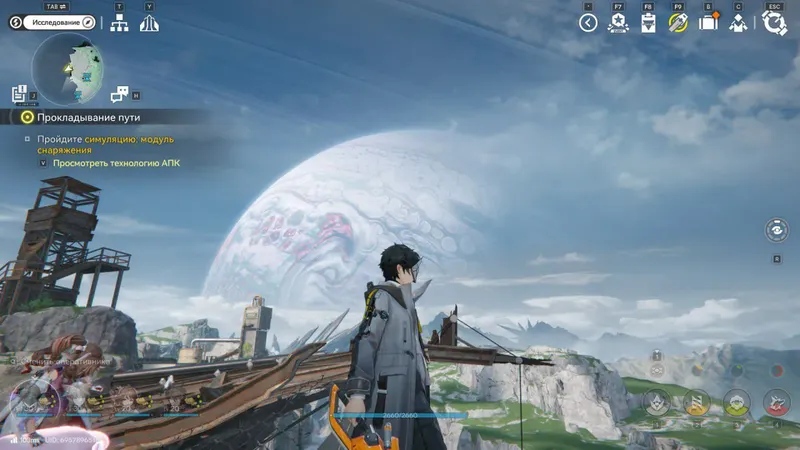Open the mission log document icon

coord(19,94)
